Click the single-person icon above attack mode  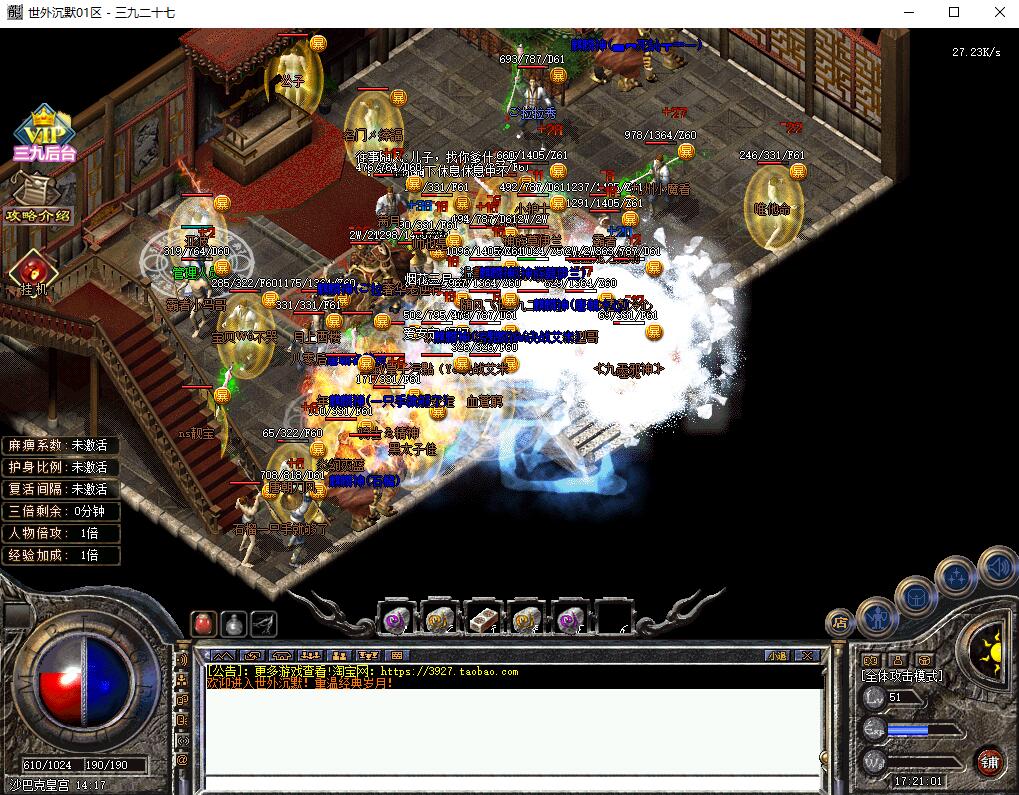[896, 660]
